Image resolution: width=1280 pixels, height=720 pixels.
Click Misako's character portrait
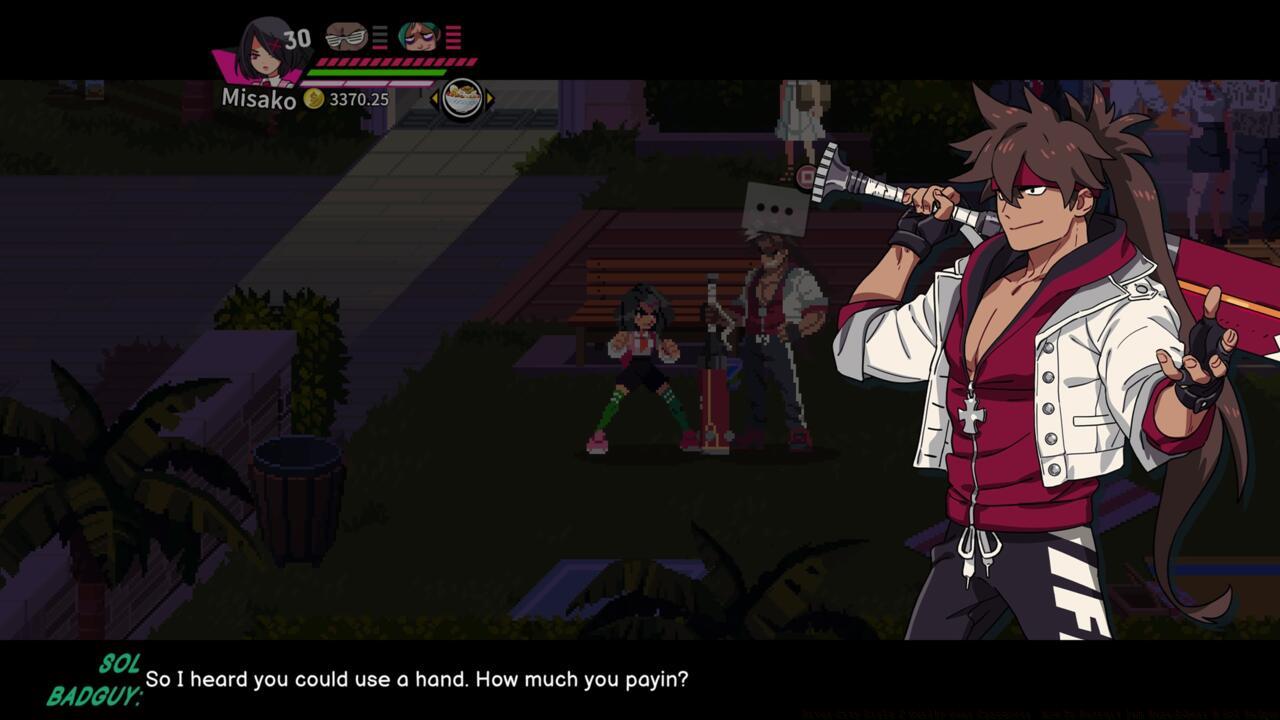(263, 50)
